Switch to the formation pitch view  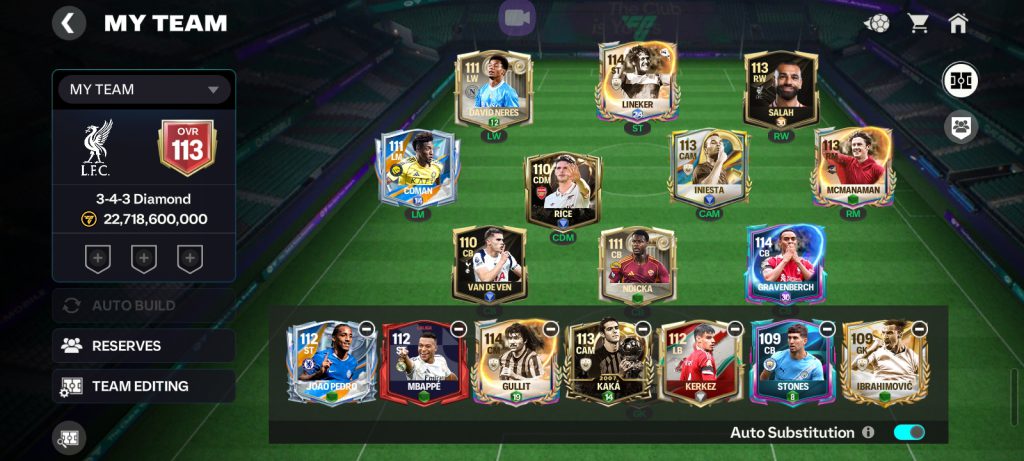[x=960, y=80]
